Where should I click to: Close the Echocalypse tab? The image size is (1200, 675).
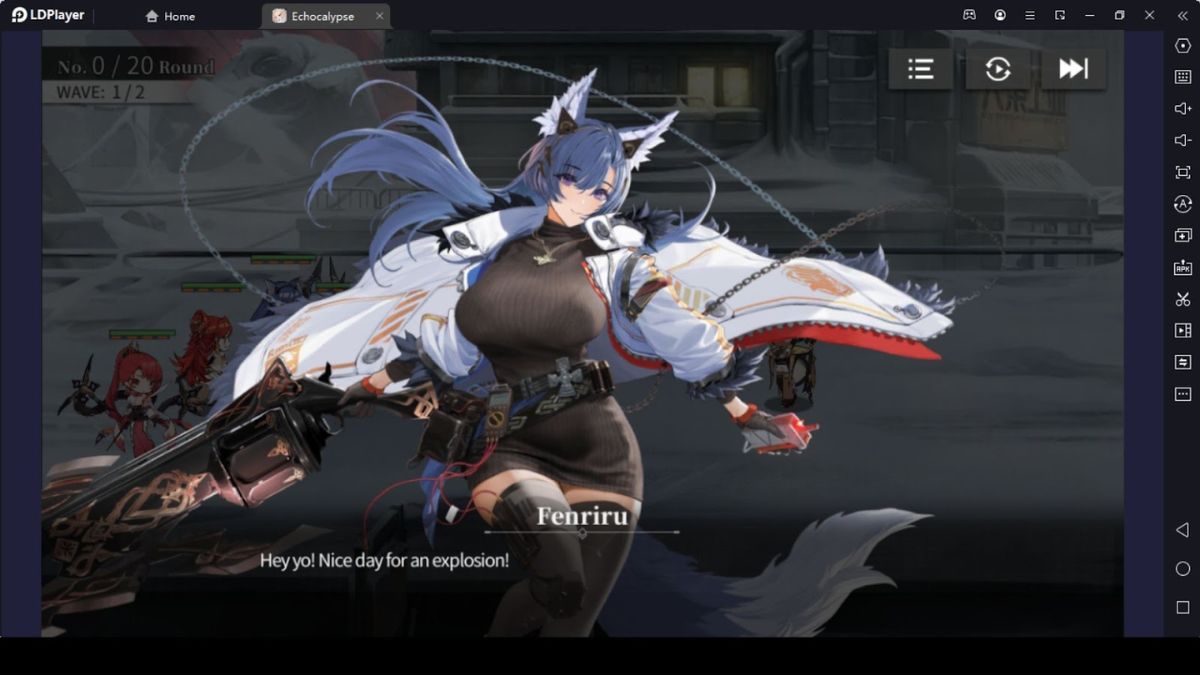tap(379, 16)
